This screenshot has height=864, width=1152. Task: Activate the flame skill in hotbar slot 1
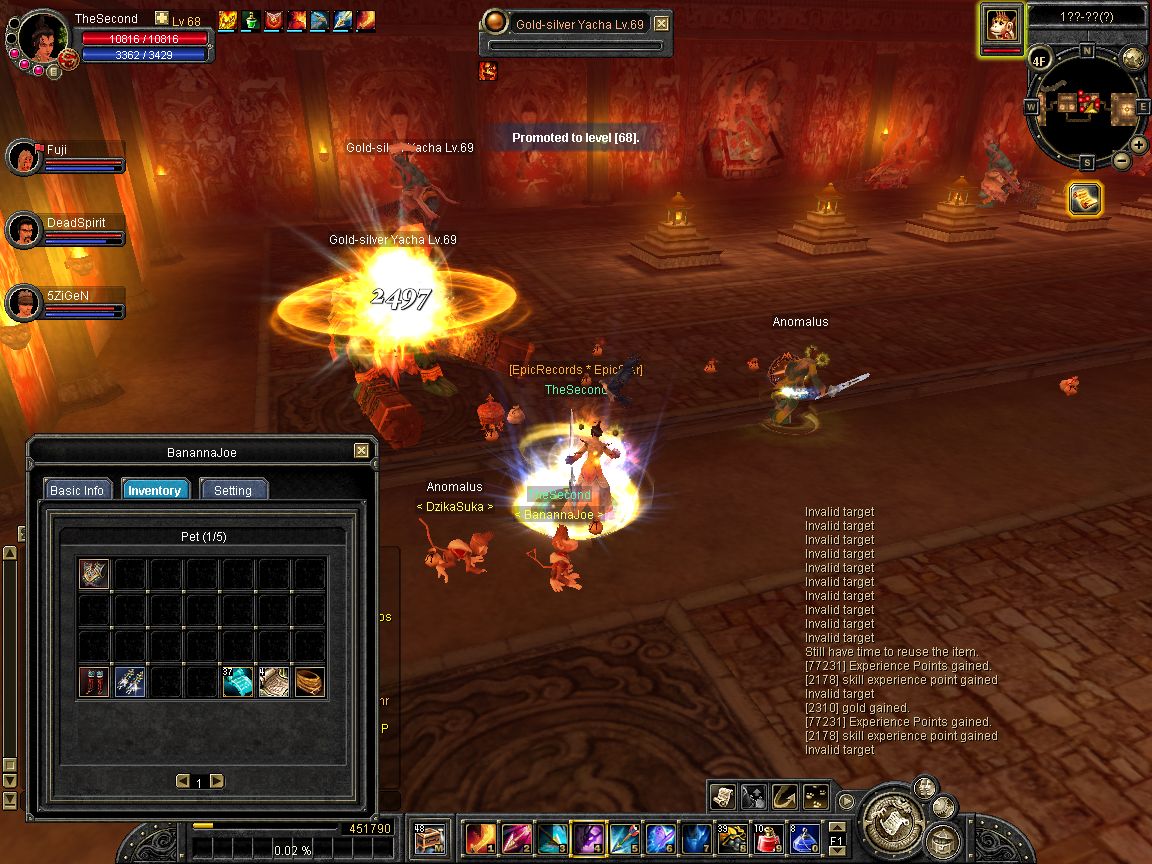click(481, 837)
